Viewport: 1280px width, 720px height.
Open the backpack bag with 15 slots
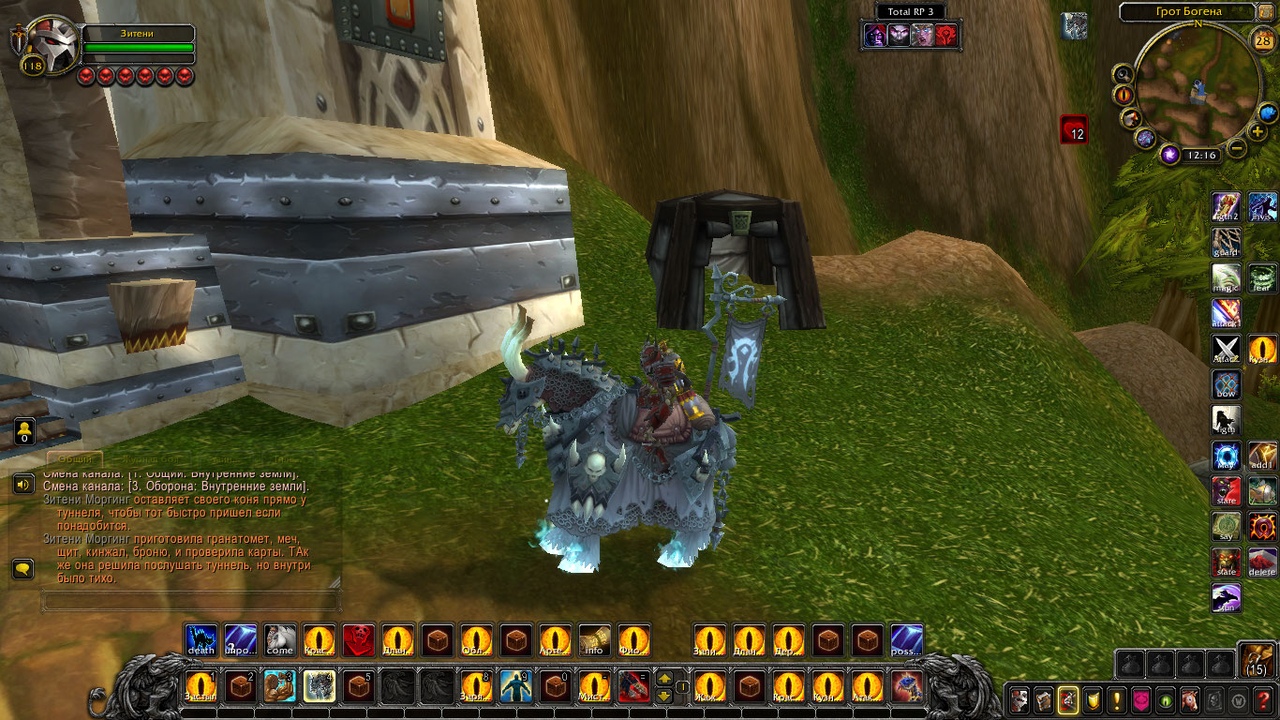coord(1257,661)
